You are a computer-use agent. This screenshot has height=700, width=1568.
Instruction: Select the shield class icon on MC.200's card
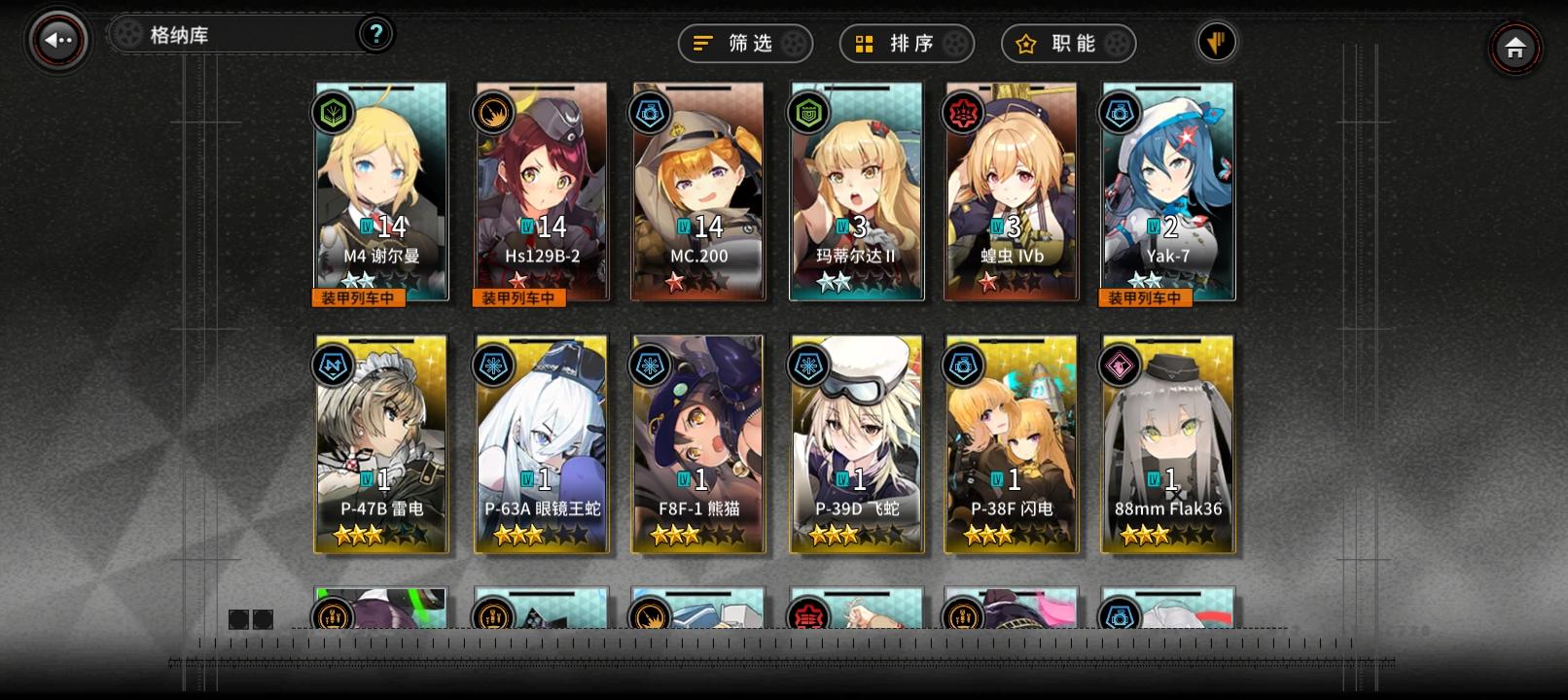(650, 113)
